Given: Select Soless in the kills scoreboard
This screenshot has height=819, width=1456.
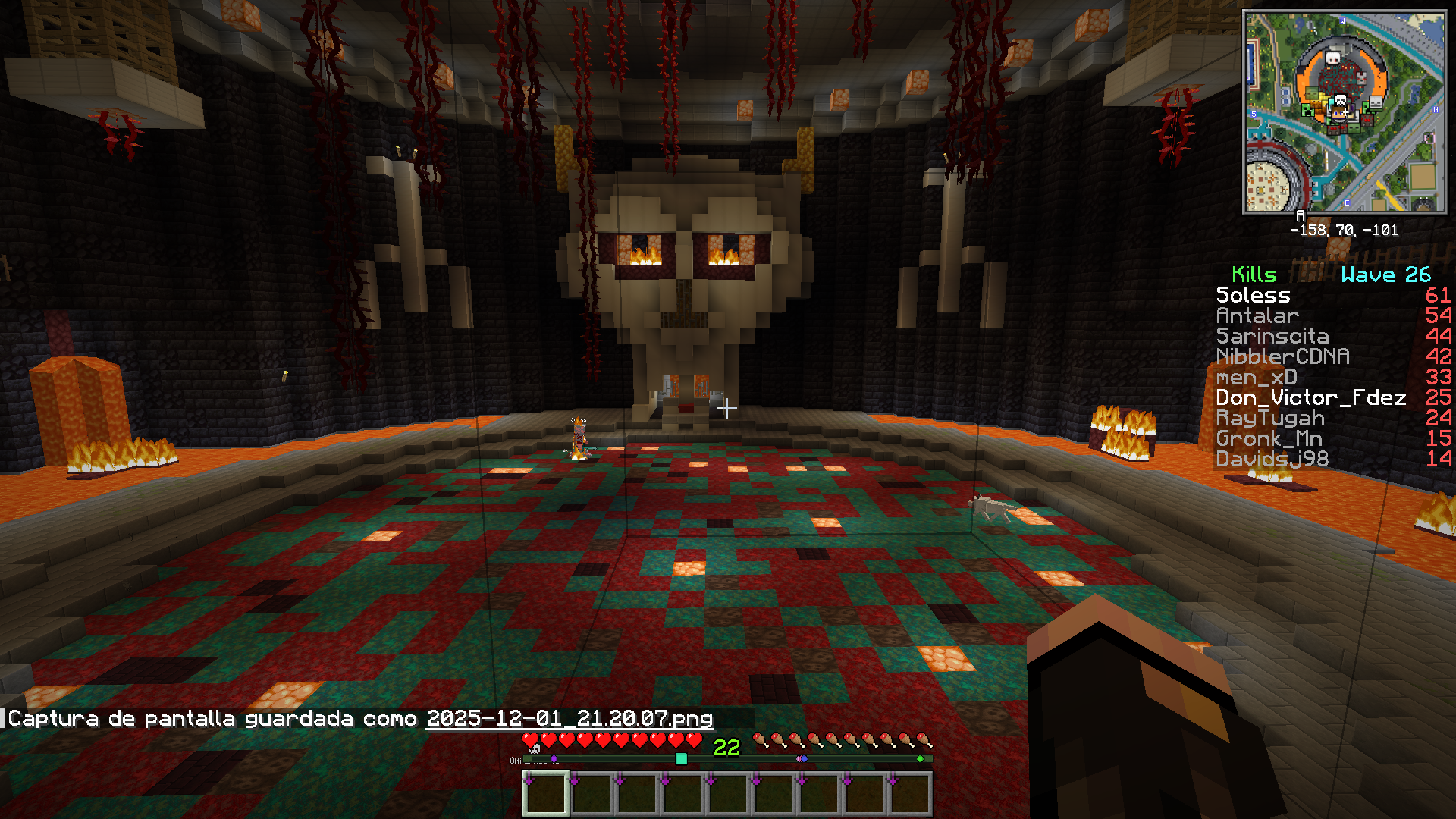Looking at the screenshot, I should pos(1253,295).
